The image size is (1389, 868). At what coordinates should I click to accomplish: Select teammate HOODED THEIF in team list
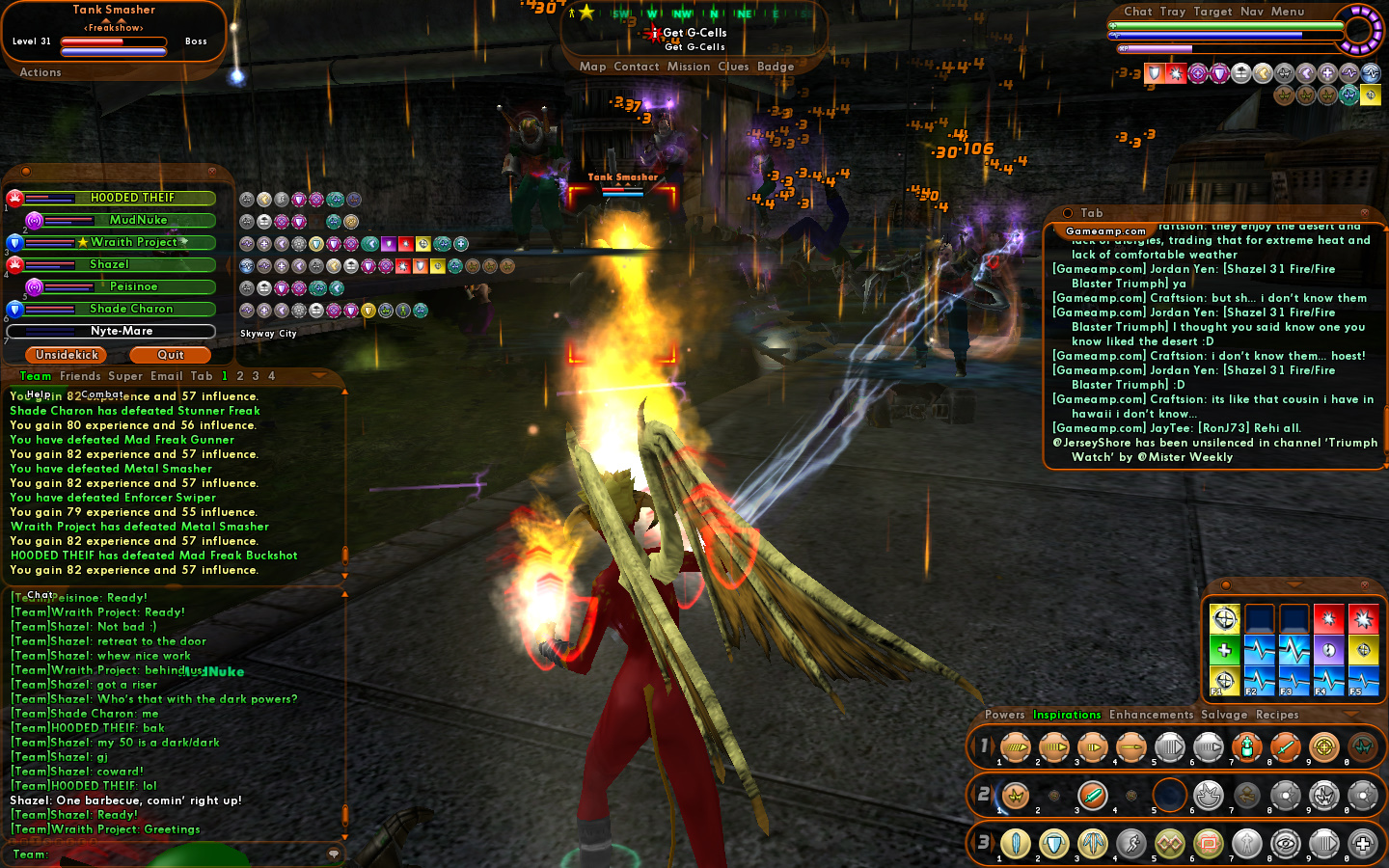(132, 198)
